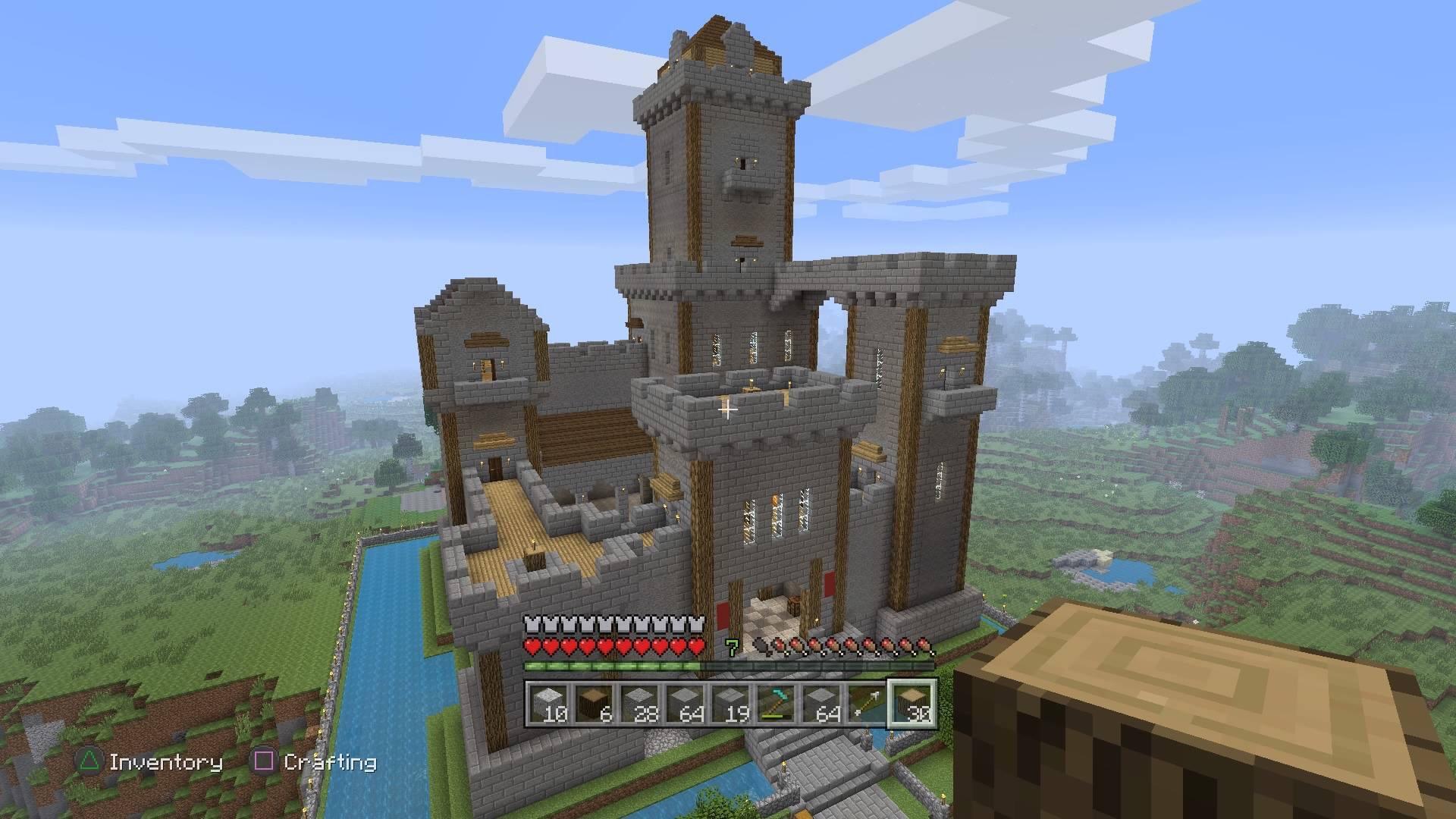Image resolution: width=1456 pixels, height=819 pixels.
Task: Click the leftmost armor chestplate indicator
Action: click(531, 624)
